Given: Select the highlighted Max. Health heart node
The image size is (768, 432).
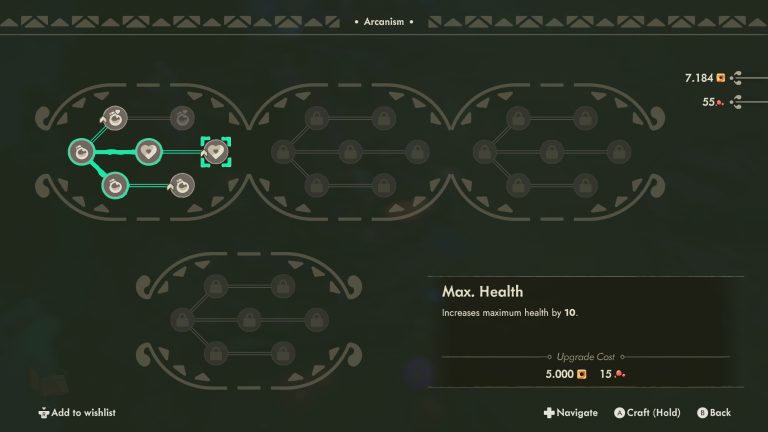Looking at the screenshot, I should [215, 152].
